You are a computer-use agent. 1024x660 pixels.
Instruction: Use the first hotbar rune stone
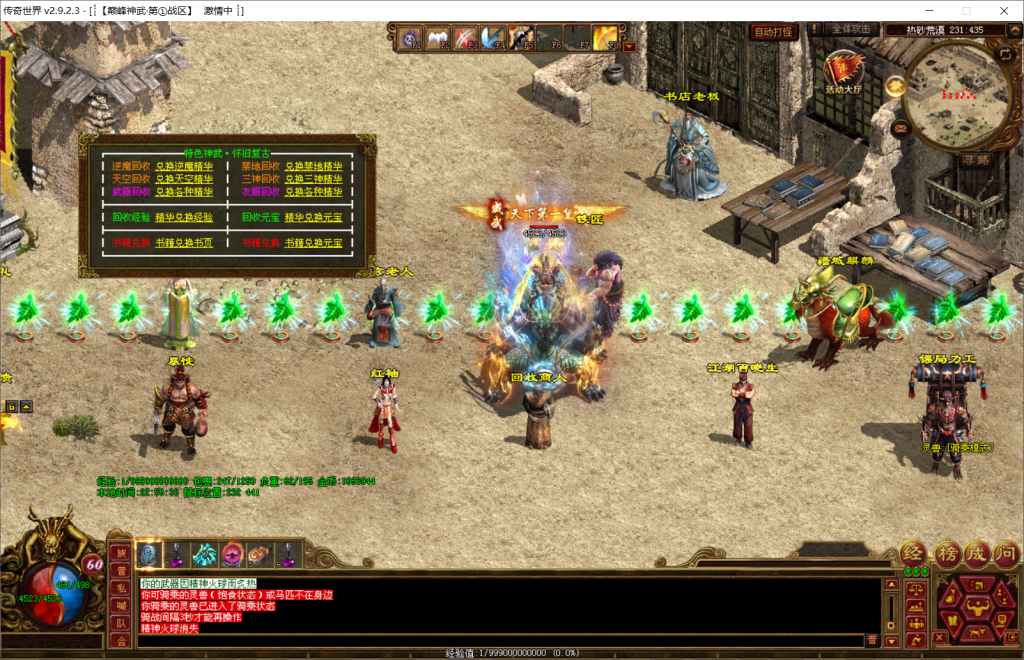[149, 553]
